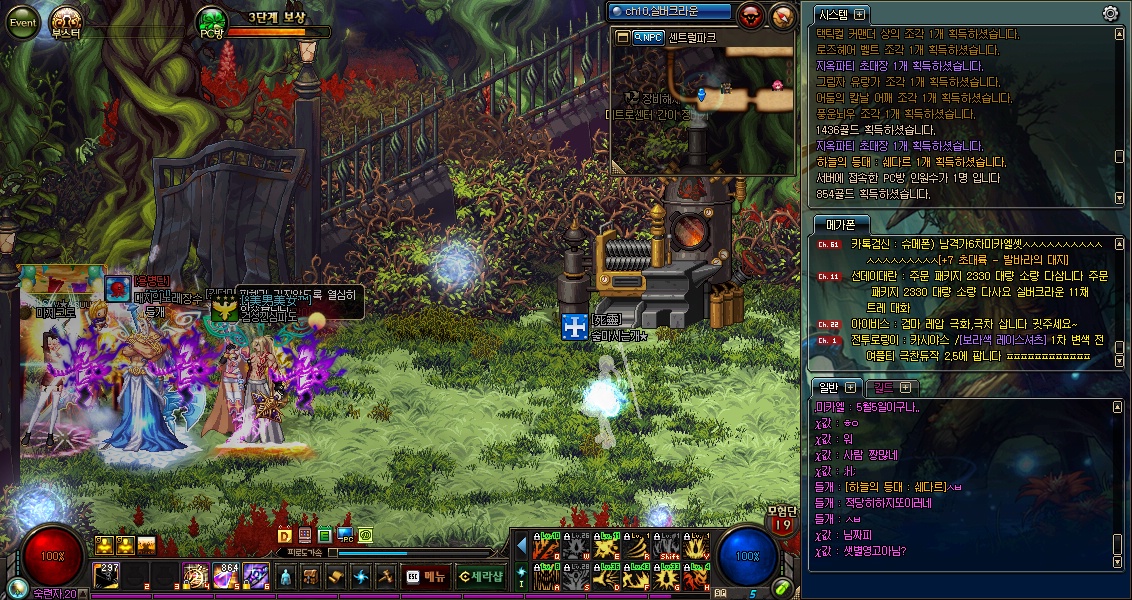Click the left arrow beside skill slots
This screenshot has width=1132, height=600.
point(521,545)
